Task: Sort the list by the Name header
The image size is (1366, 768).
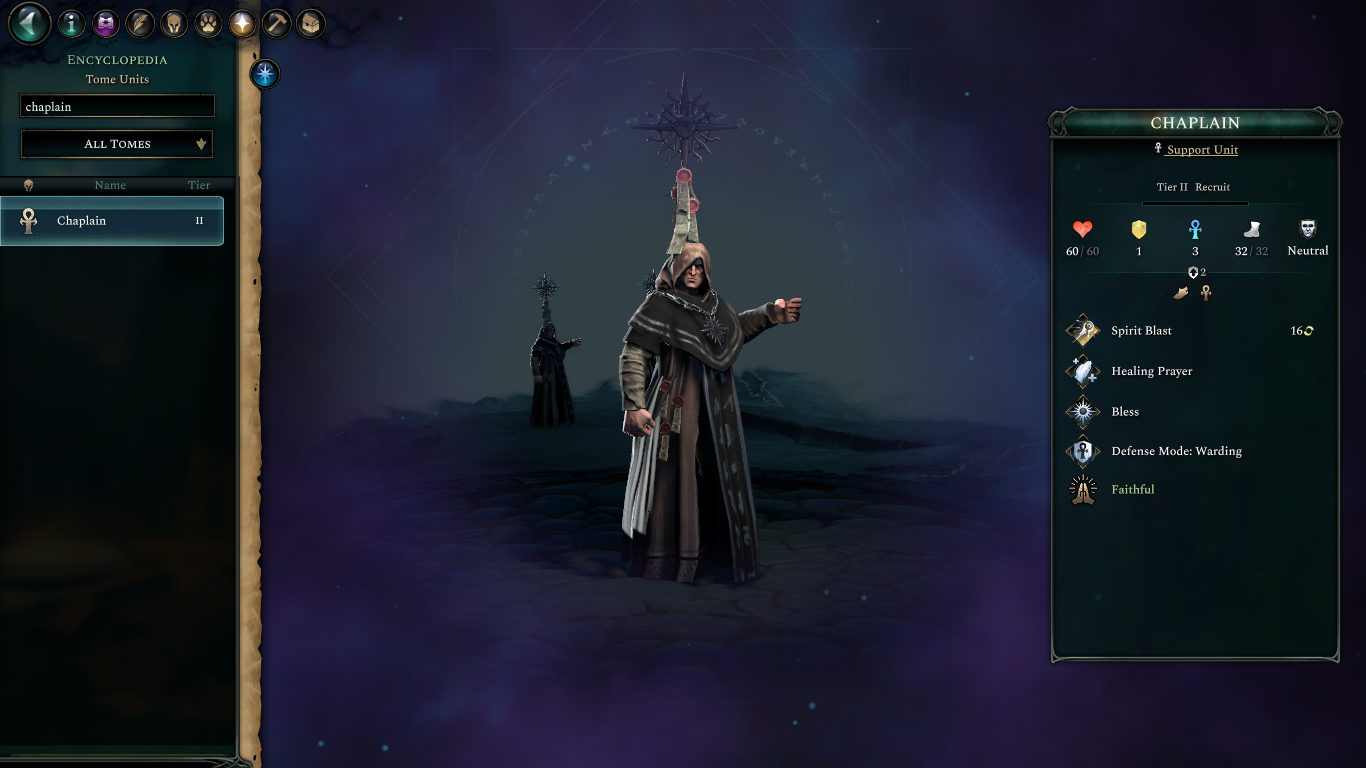Action: (x=110, y=185)
